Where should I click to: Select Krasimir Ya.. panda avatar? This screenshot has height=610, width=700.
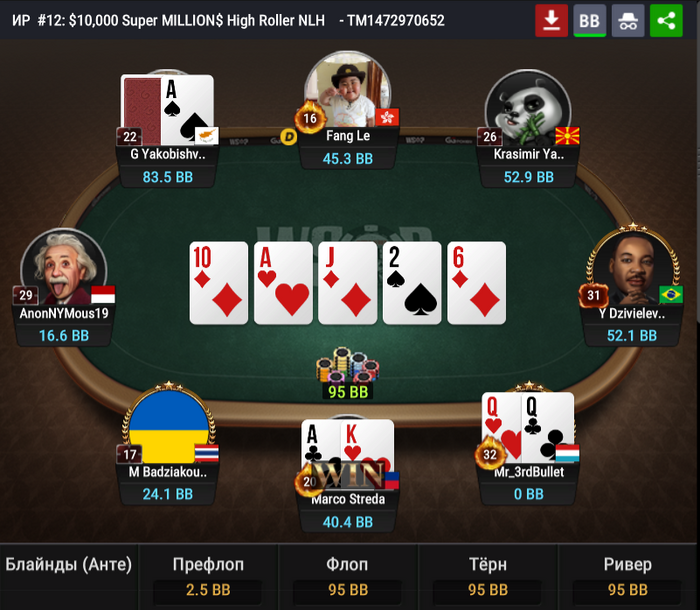[527, 105]
